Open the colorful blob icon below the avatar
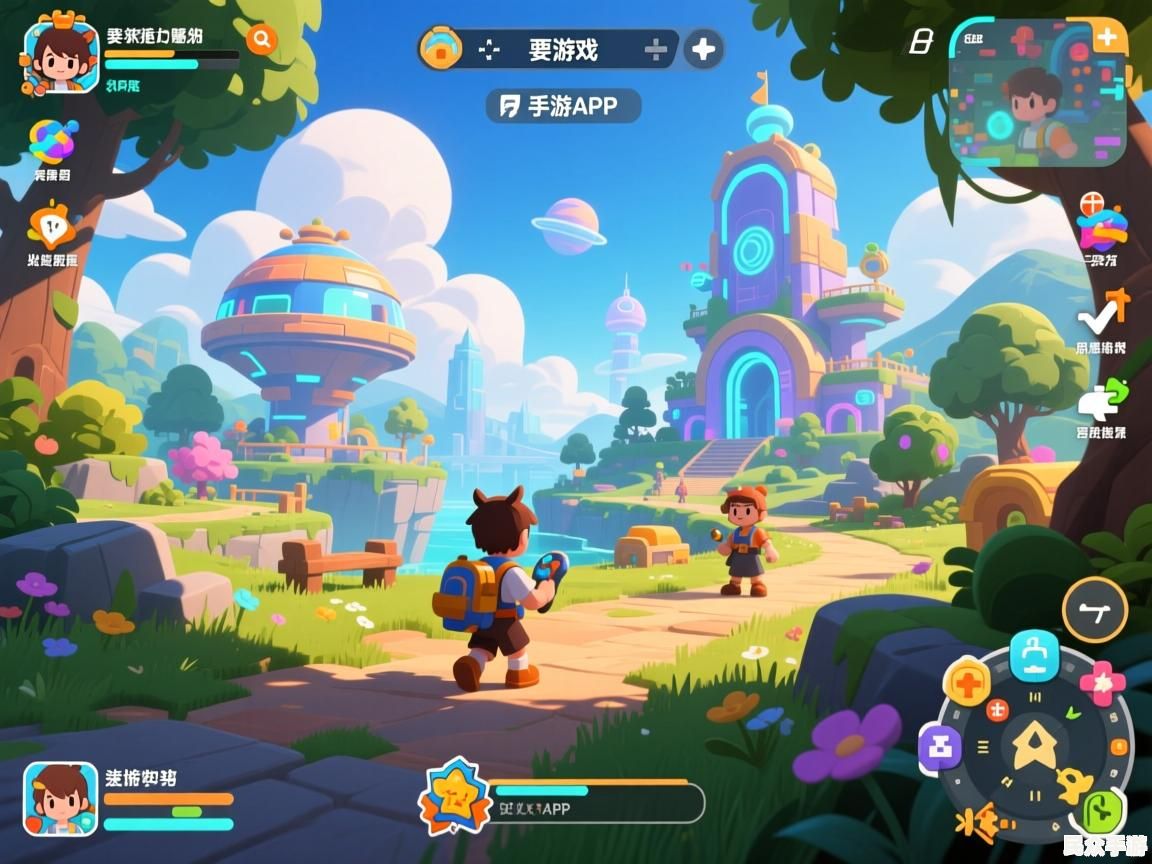Image resolution: width=1152 pixels, height=864 pixels. pos(52,143)
